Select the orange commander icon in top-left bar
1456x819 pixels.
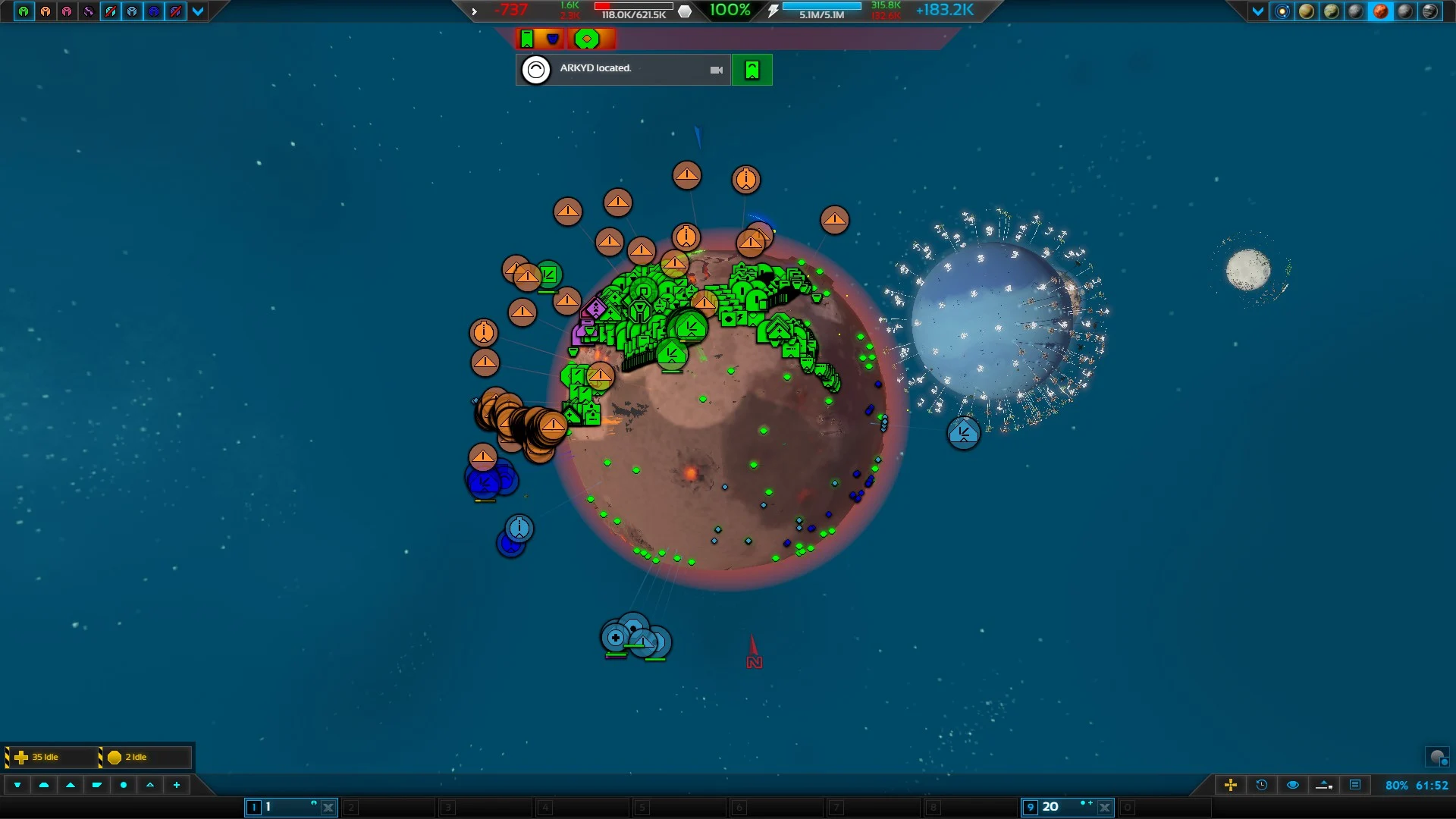(x=47, y=12)
